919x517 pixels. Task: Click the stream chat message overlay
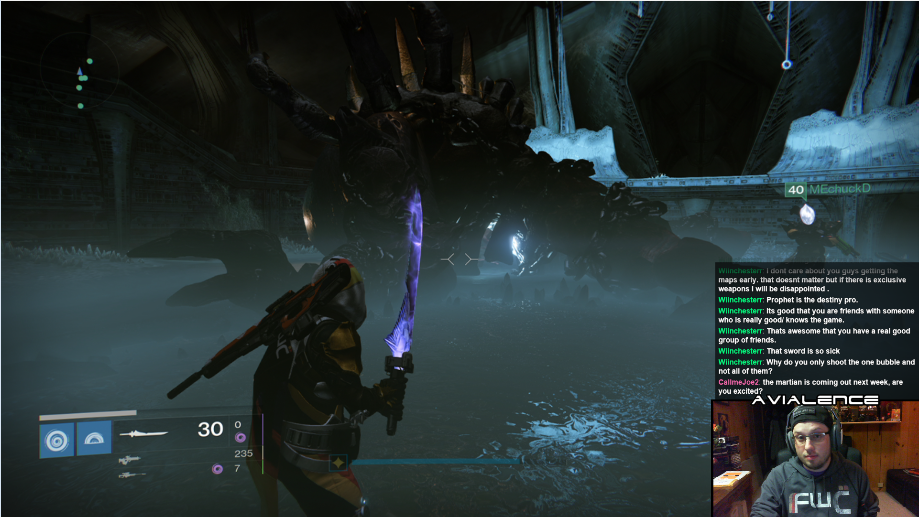coord(816,326)
